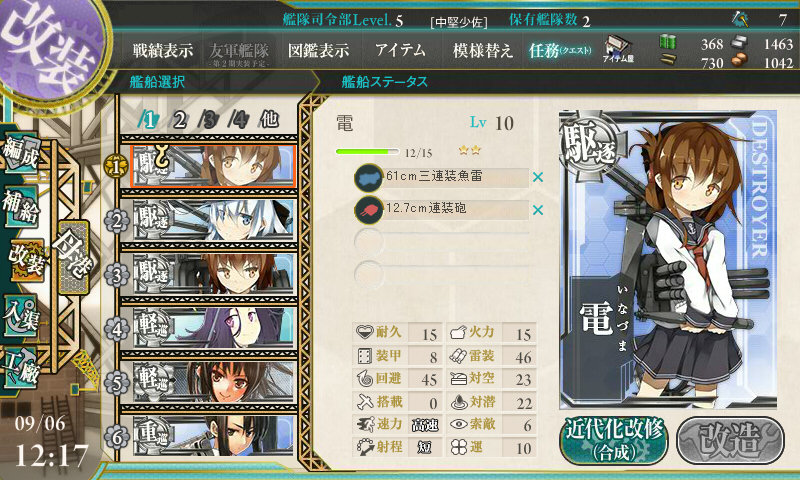This screenshot has height=480, width=800.
Task: Open the 任務 quest list
Action: pyautogui.click(x=560, y=50)
